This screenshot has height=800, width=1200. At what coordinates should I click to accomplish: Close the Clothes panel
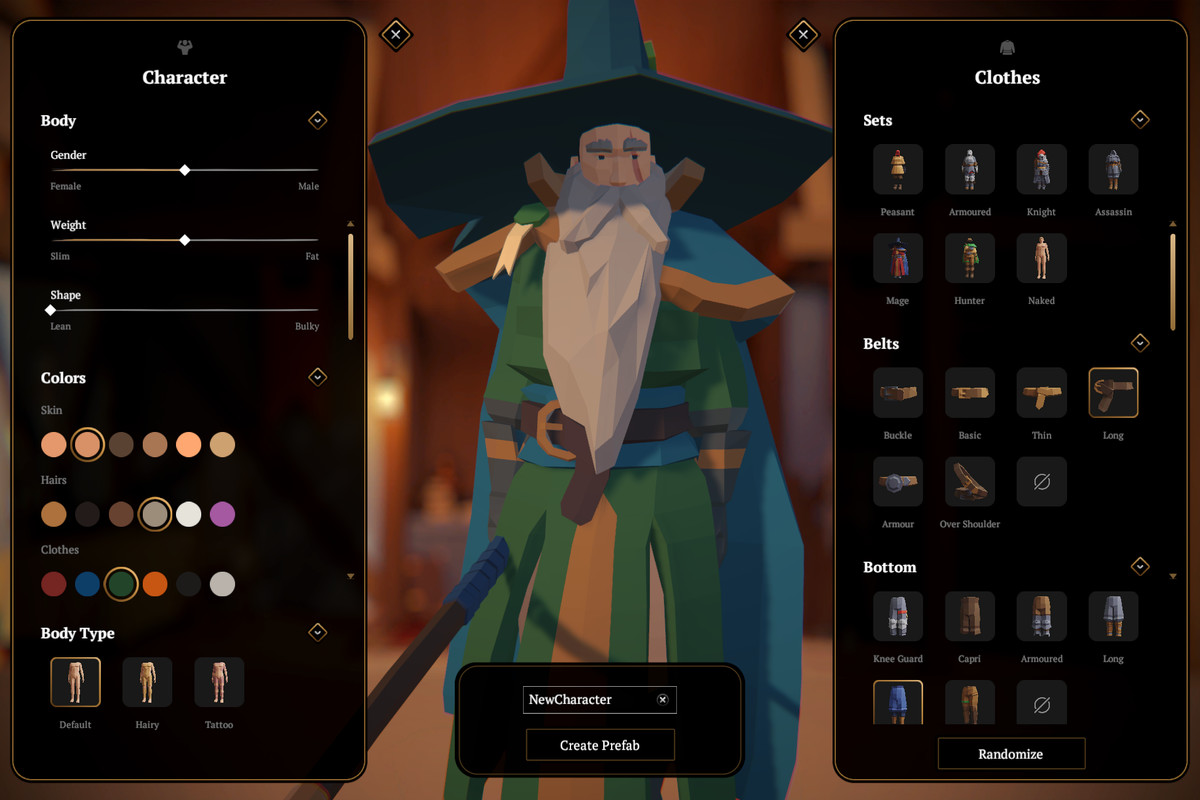coord(803,35)
